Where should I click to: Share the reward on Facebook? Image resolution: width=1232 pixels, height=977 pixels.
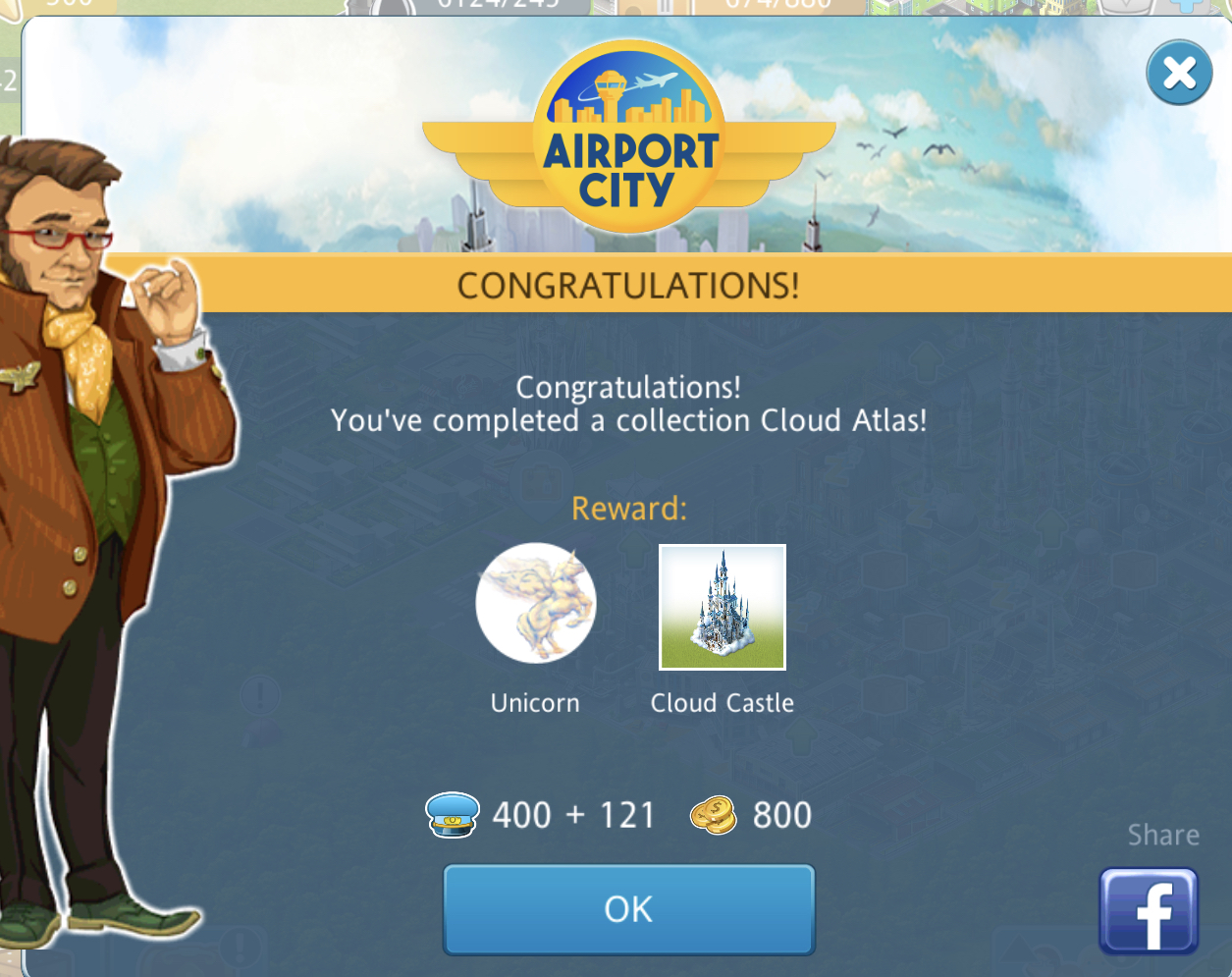coord(1148,911)
